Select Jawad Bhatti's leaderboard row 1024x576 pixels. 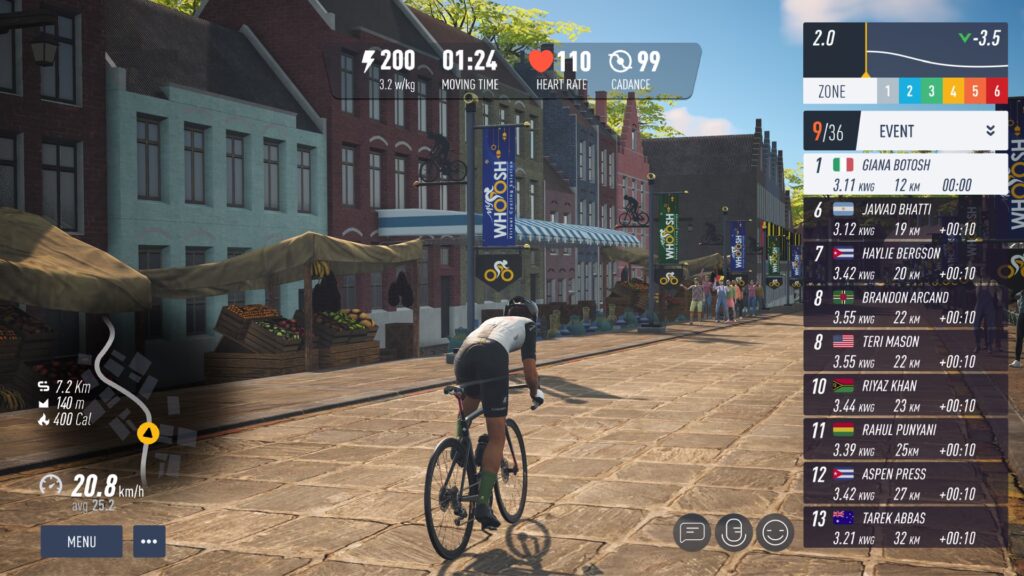[905, 218]
